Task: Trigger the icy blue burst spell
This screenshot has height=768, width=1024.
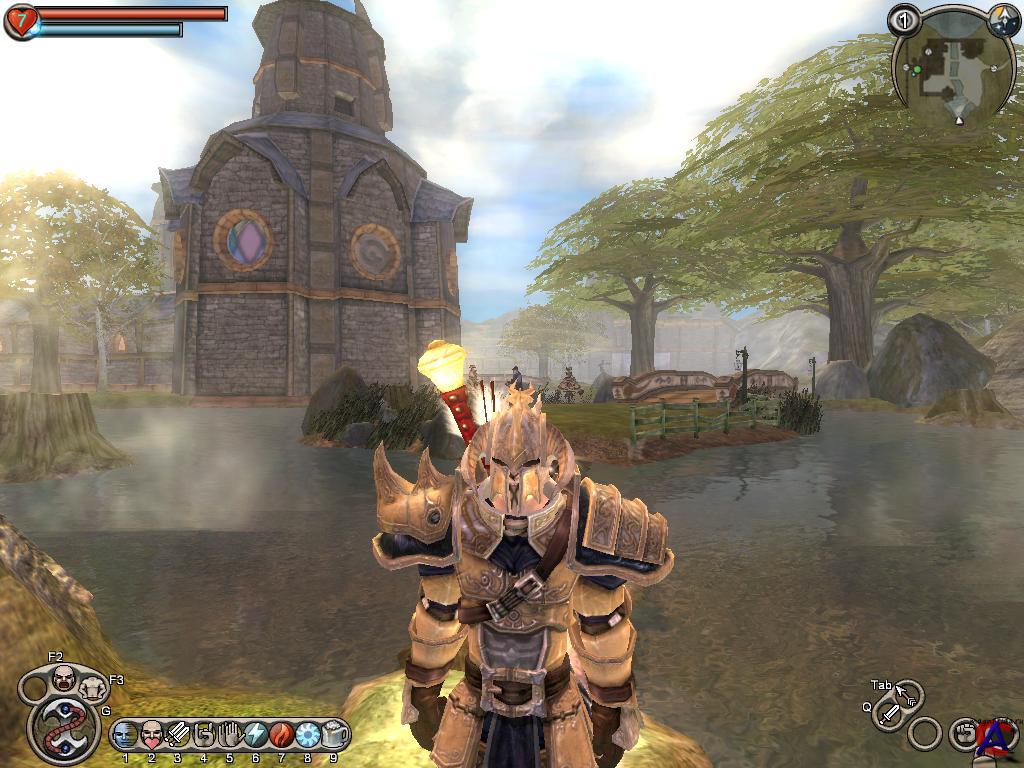Action: click(x=307, y=735)
